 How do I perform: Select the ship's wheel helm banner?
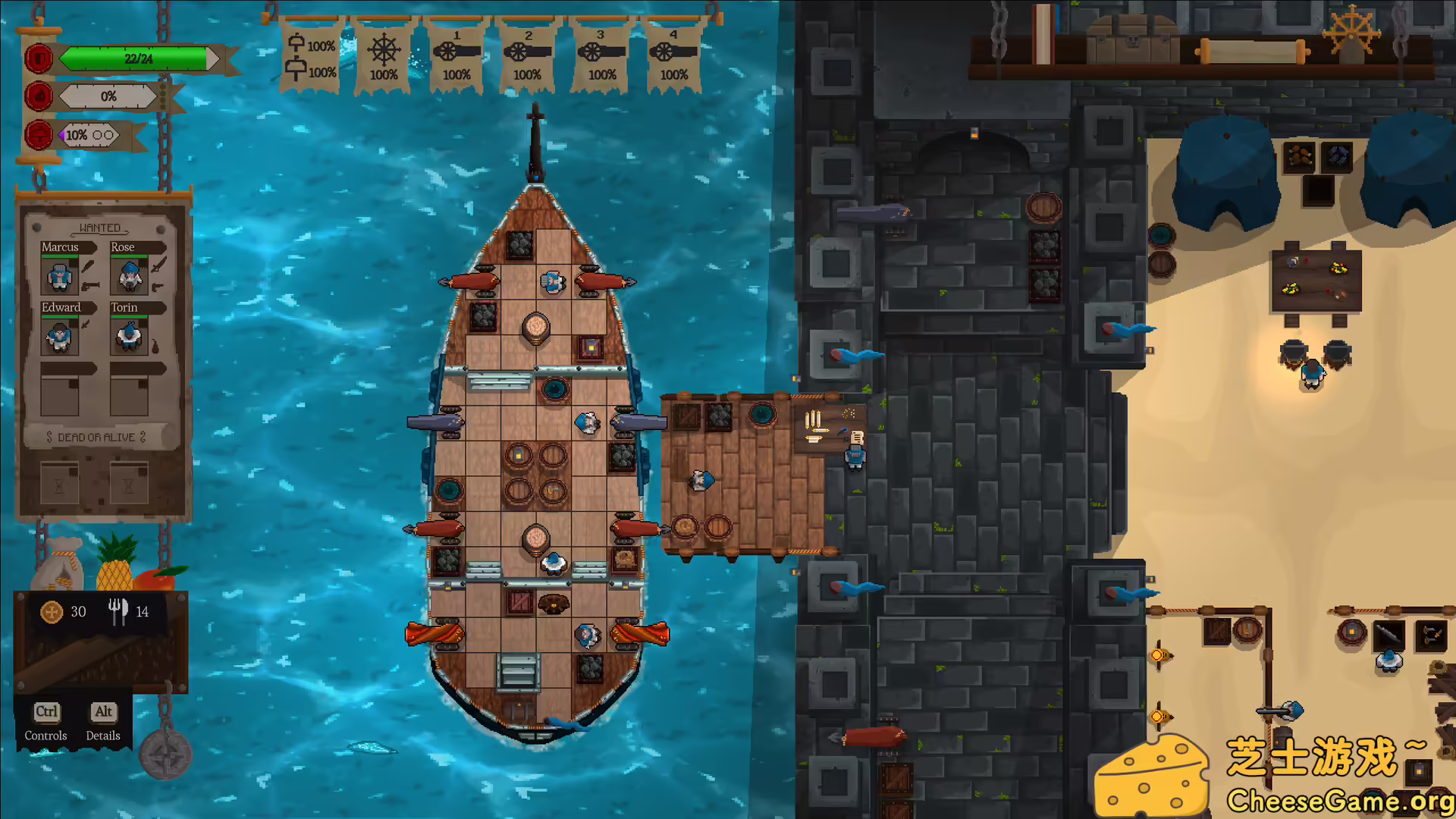click(384, 53)
